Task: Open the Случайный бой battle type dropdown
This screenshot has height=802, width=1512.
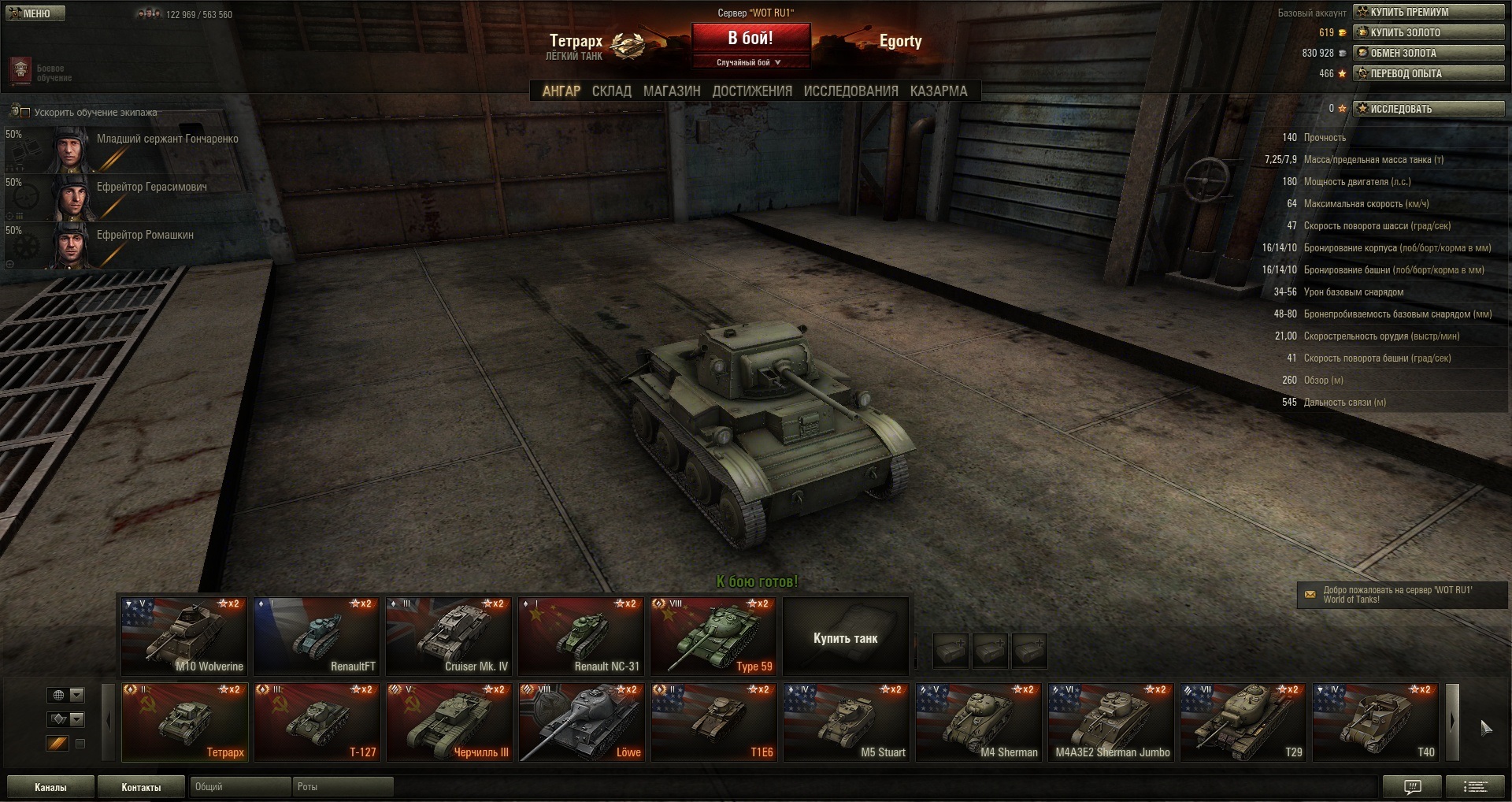Action: click(750, 62)
